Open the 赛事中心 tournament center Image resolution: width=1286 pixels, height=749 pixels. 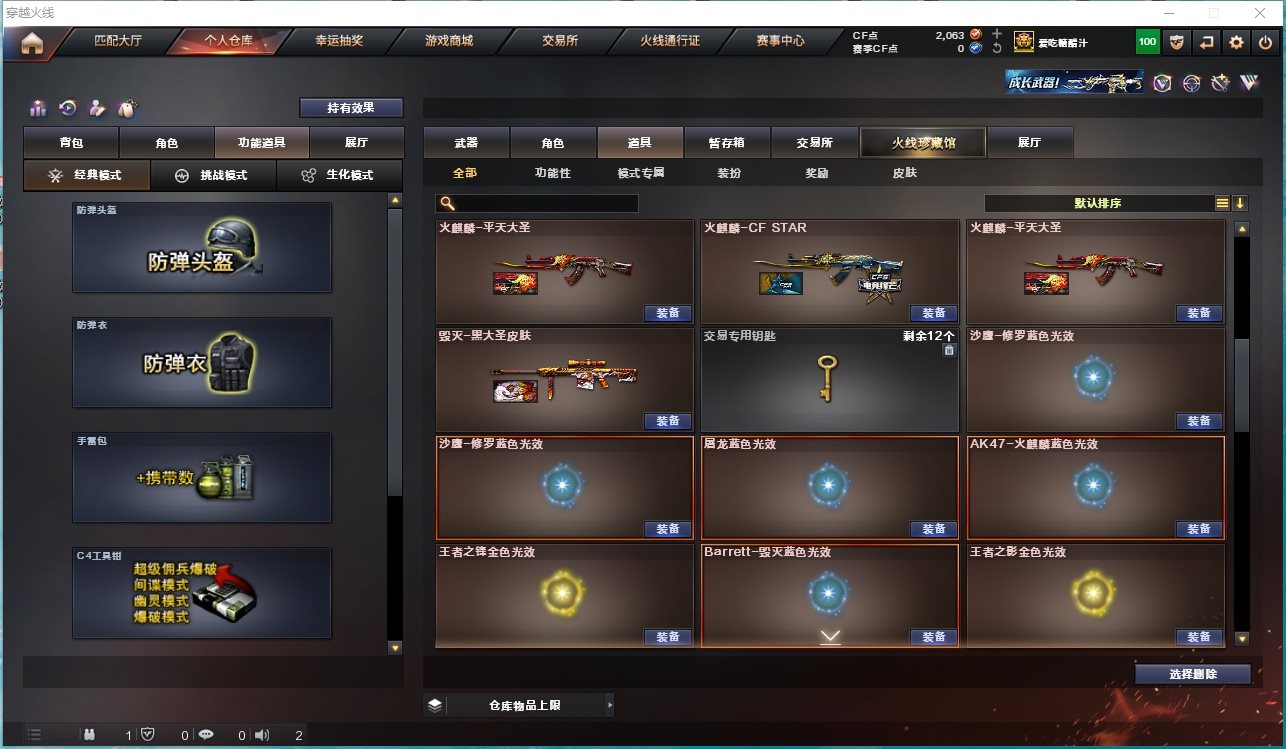780,41
